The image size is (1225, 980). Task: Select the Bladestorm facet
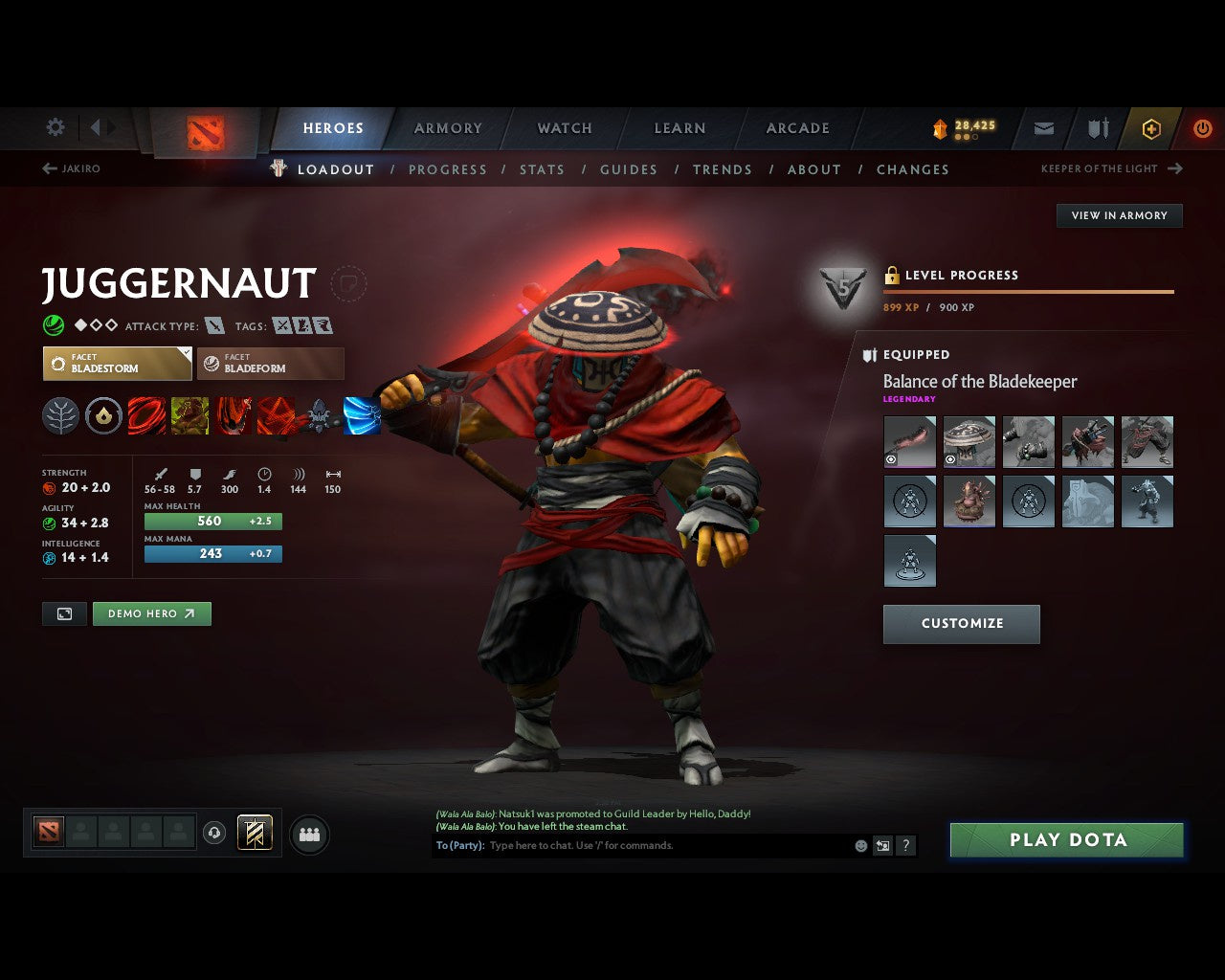pyautogui.click(x=117, y=364)
